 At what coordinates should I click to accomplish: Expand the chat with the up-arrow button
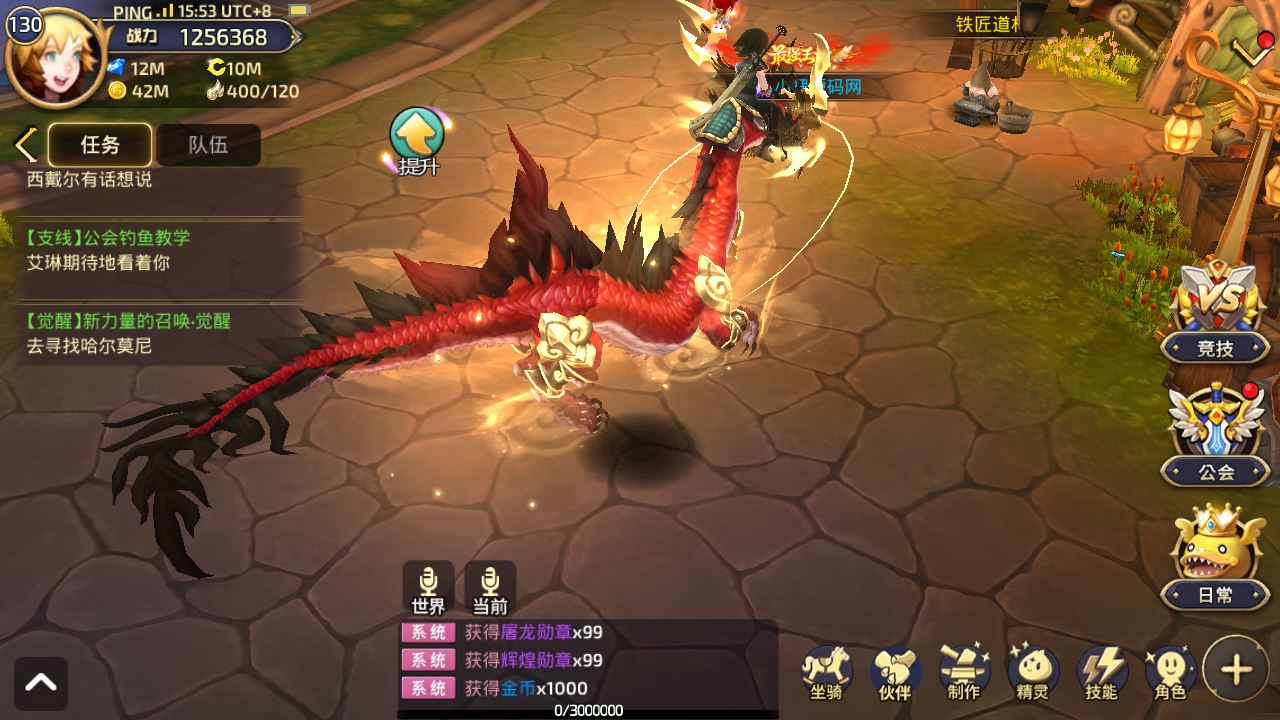coord(41,683)
